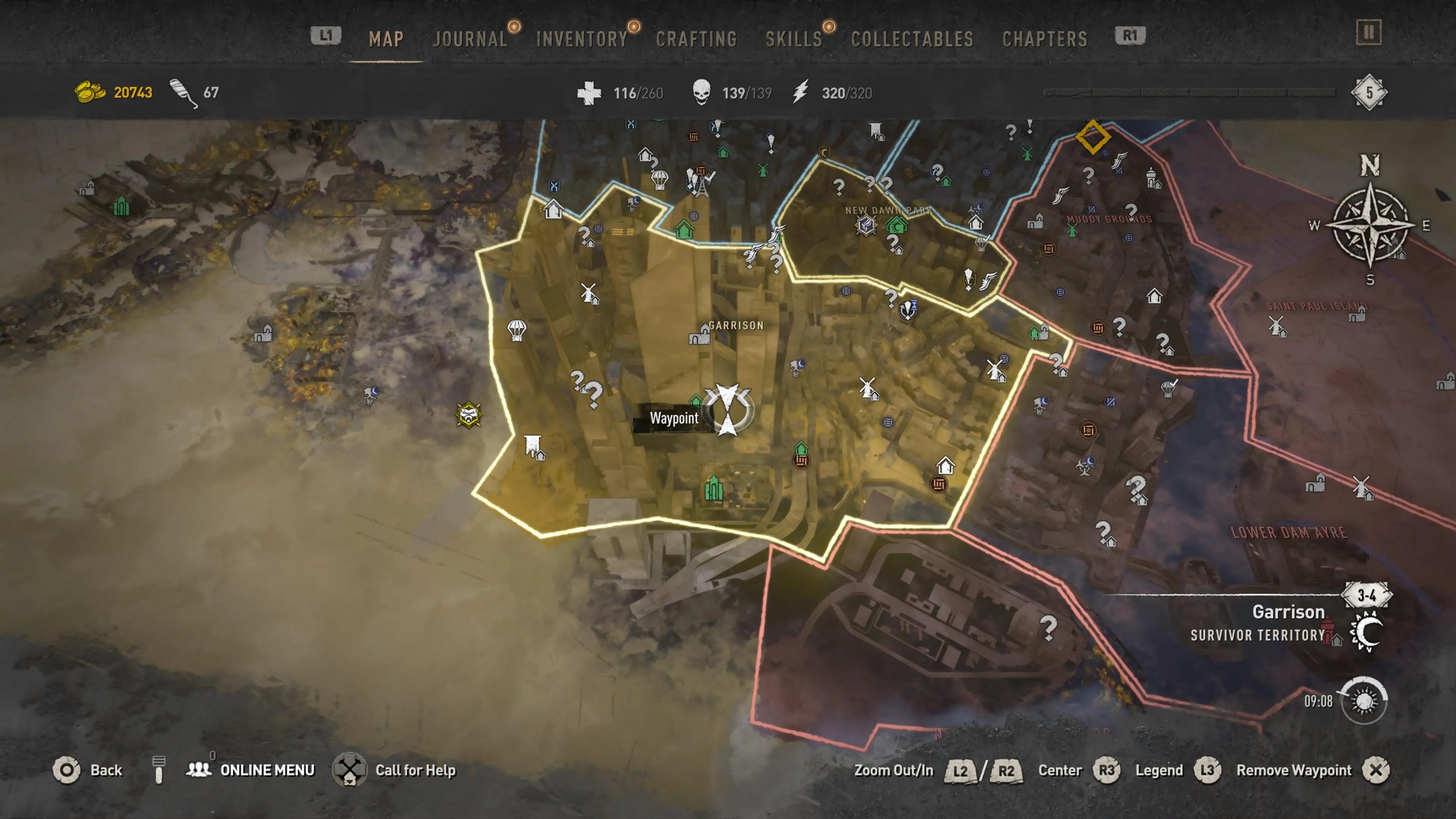
Task: Select the windmill marker near Saint Paul Island
Action: 1276,326
